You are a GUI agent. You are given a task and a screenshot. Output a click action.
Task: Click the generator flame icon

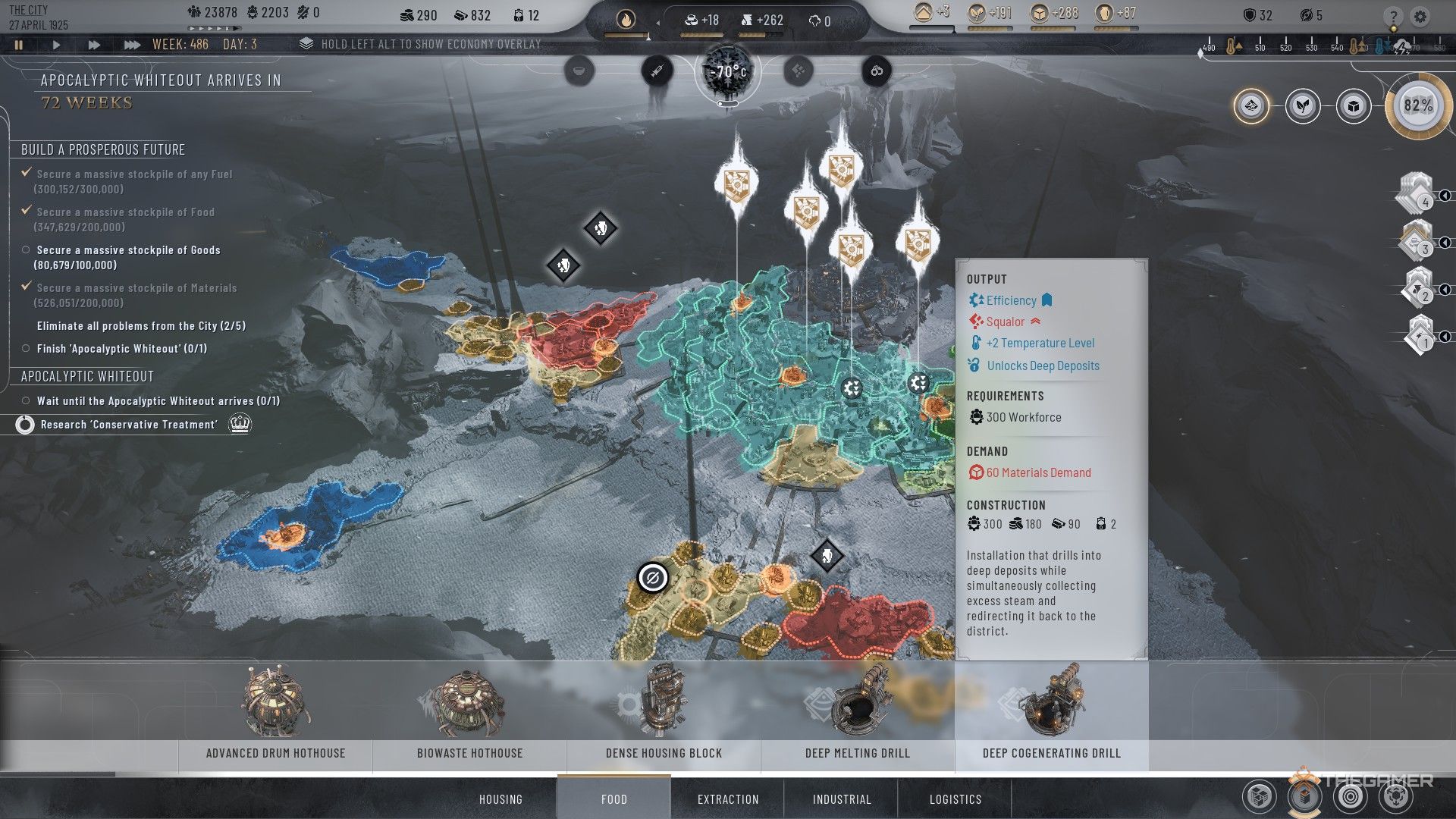626,20
